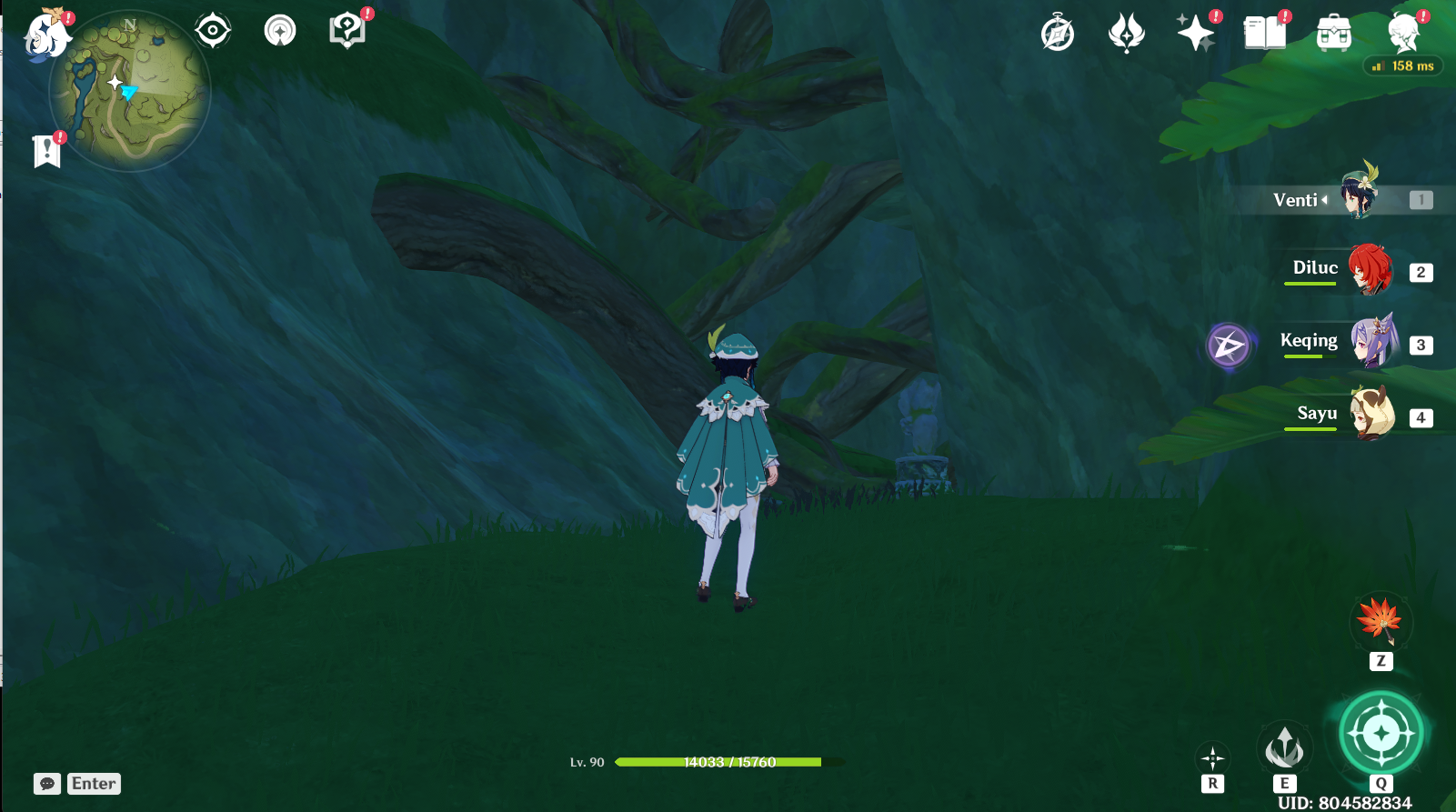Activate Venti's elemental burst
Image resolution: width=1456 pixels, height=812 pixels.
coord(1381,735)
